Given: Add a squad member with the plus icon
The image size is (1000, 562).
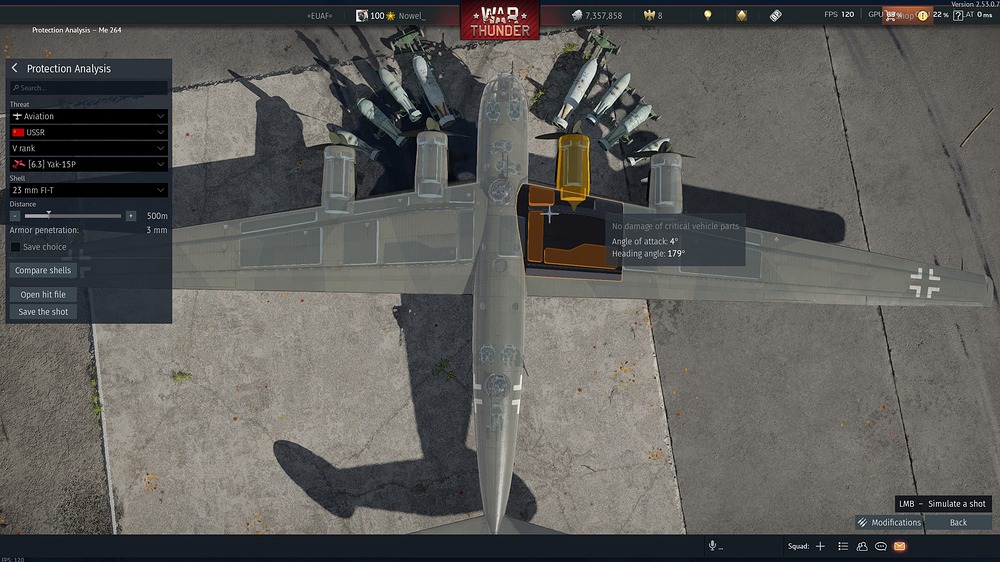Looking at the screenshot, I should pos(820,547).
